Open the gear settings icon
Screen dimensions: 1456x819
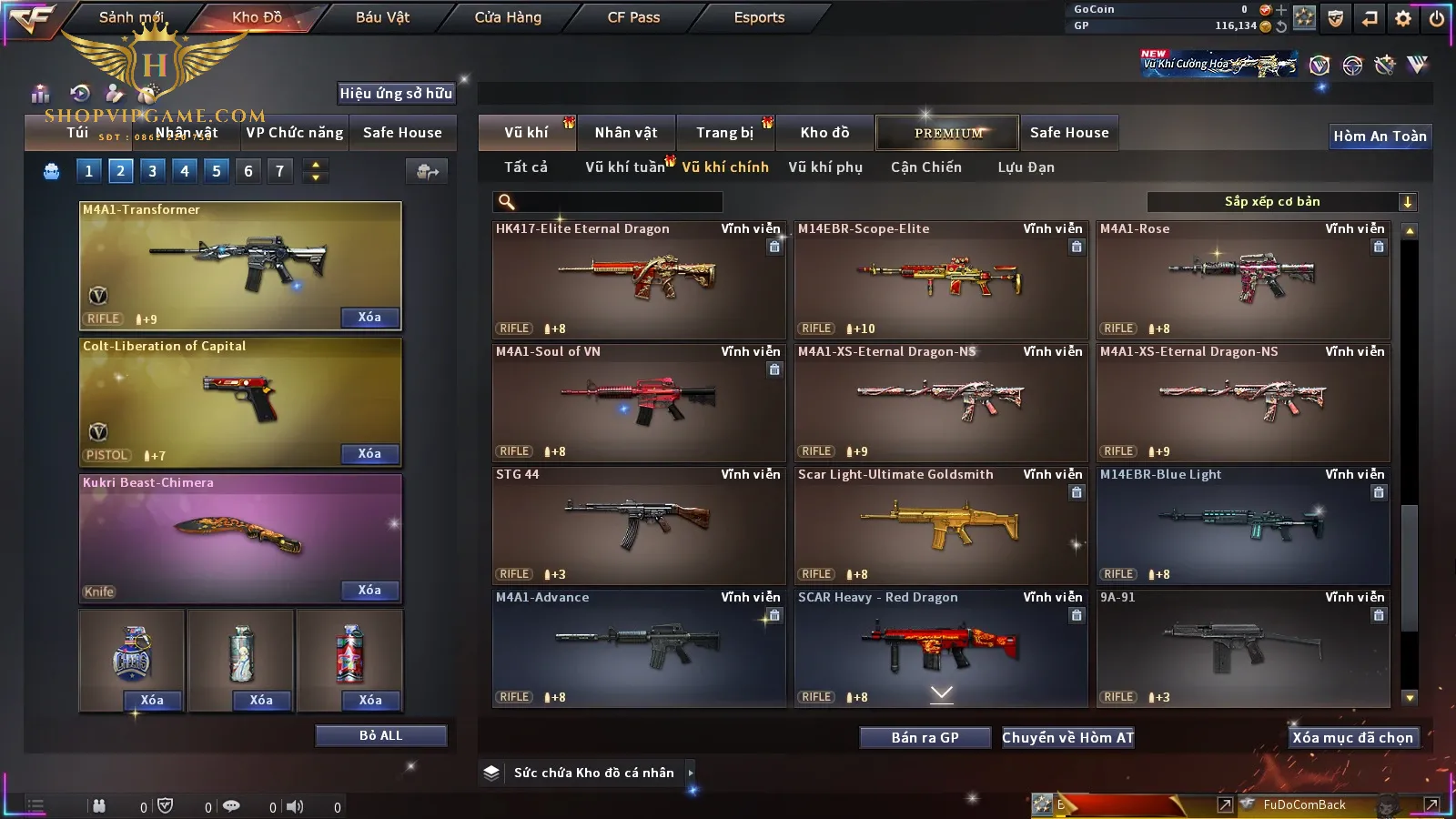(x=1403, y=18)
